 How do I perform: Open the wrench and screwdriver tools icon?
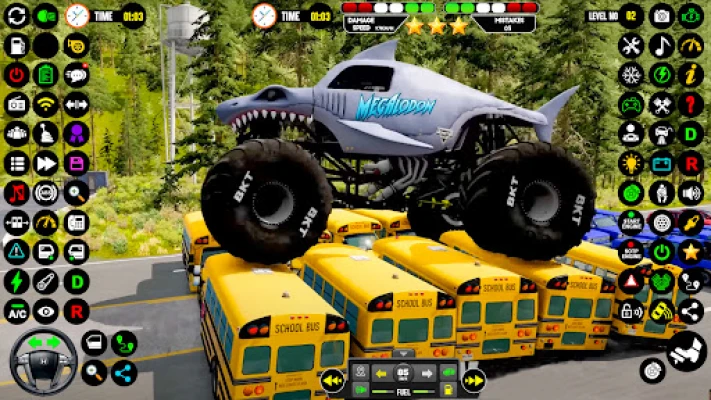pos(631,45)
